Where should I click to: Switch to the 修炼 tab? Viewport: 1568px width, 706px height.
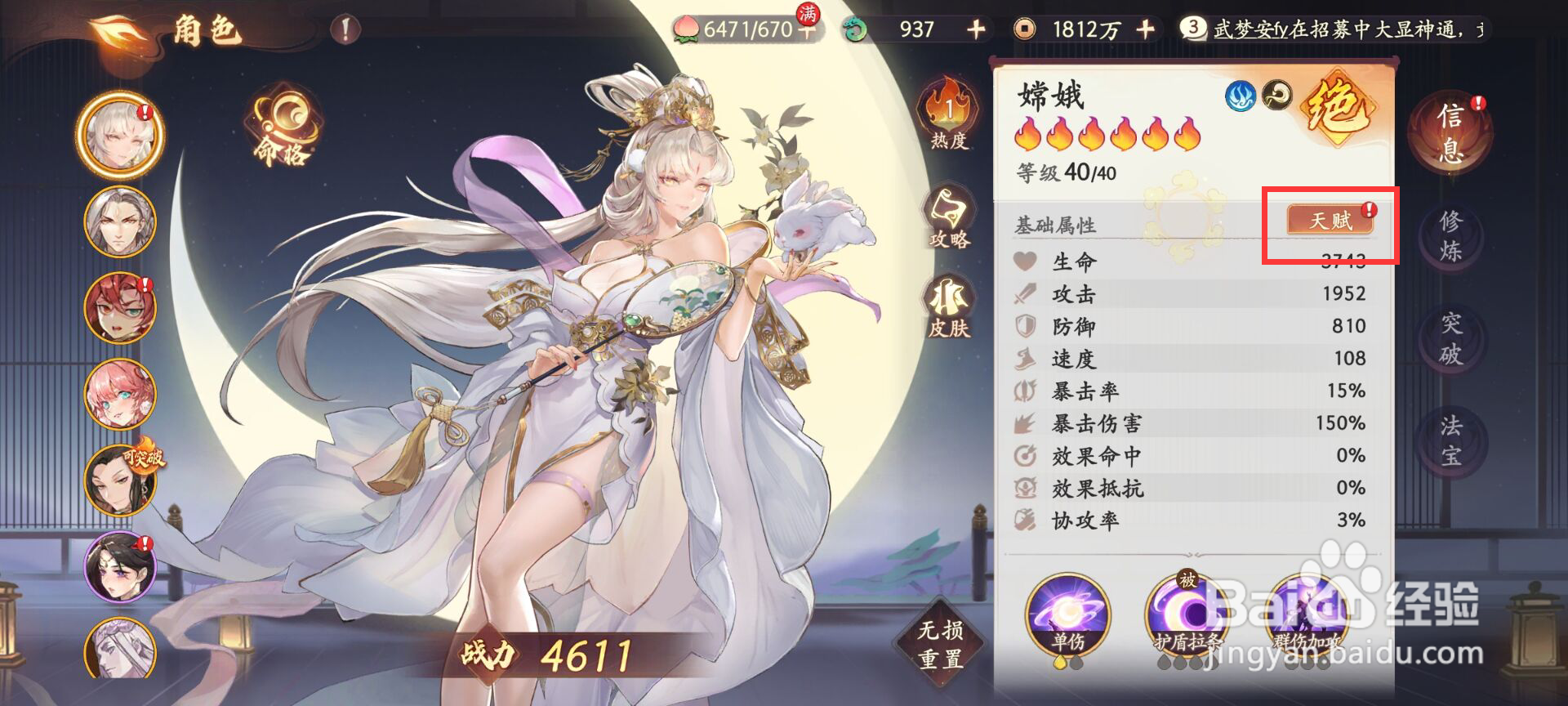1451,237
